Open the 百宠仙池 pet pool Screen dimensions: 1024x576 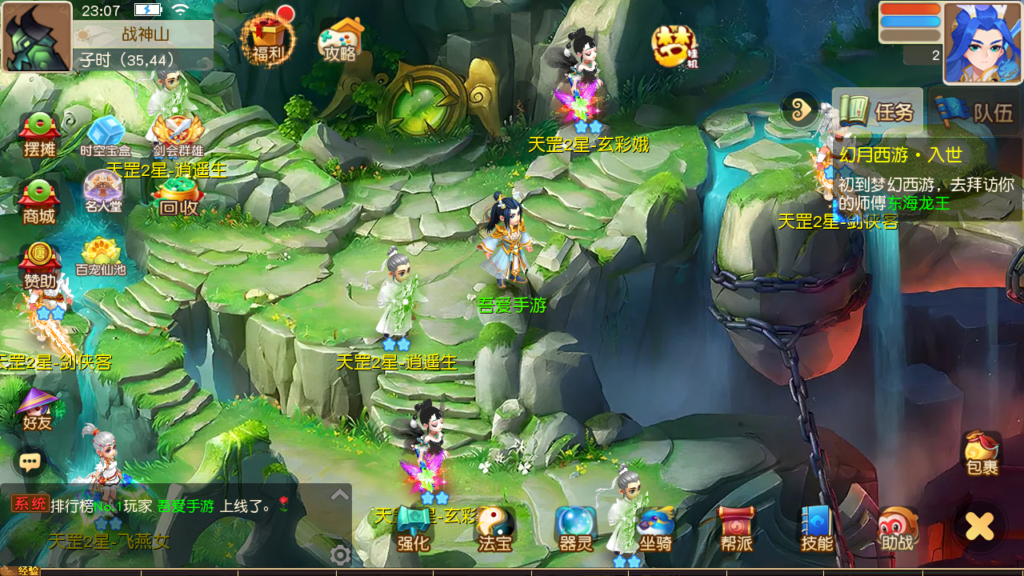click(x=102, y=257)
